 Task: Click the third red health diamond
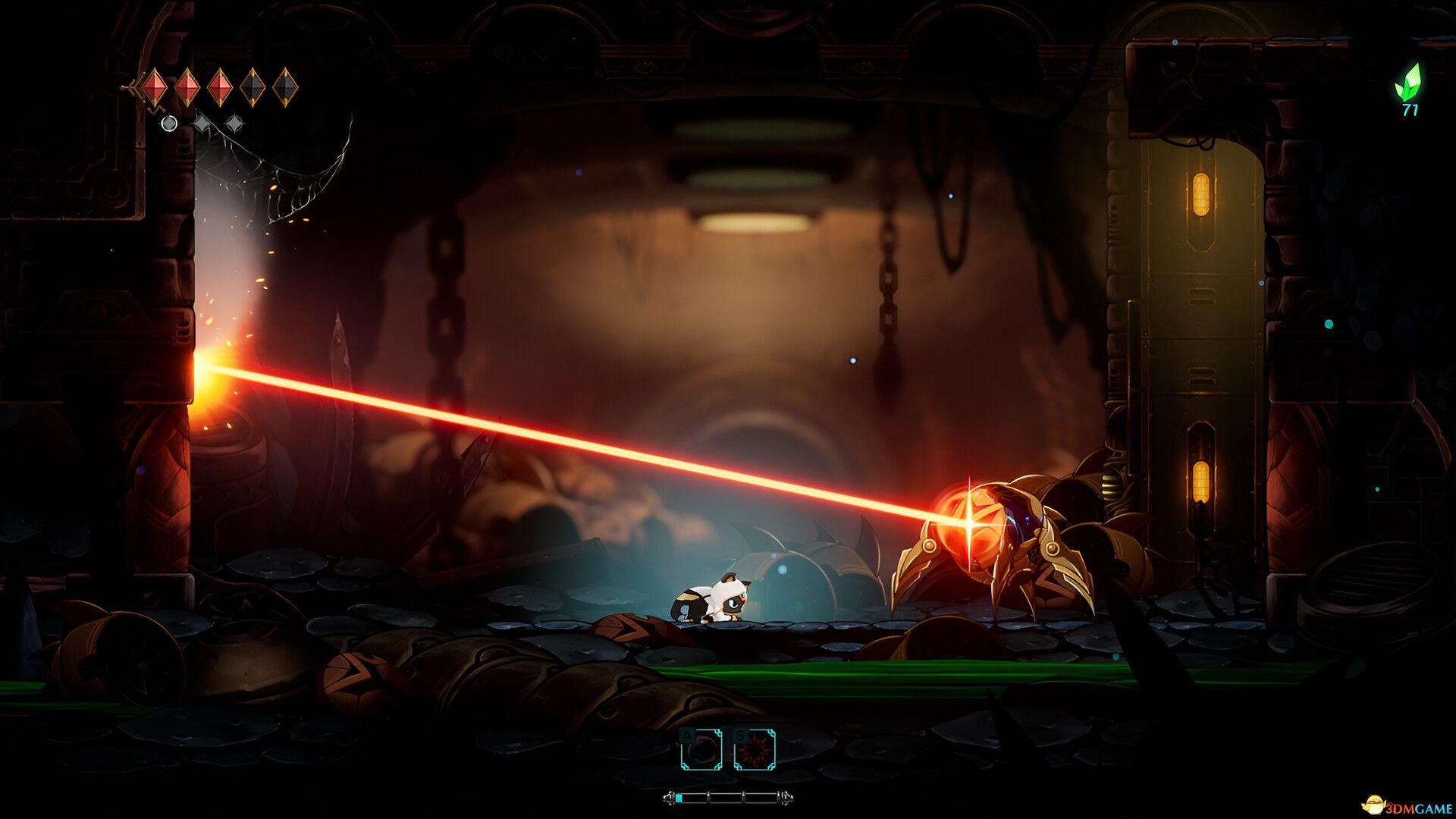221,86
